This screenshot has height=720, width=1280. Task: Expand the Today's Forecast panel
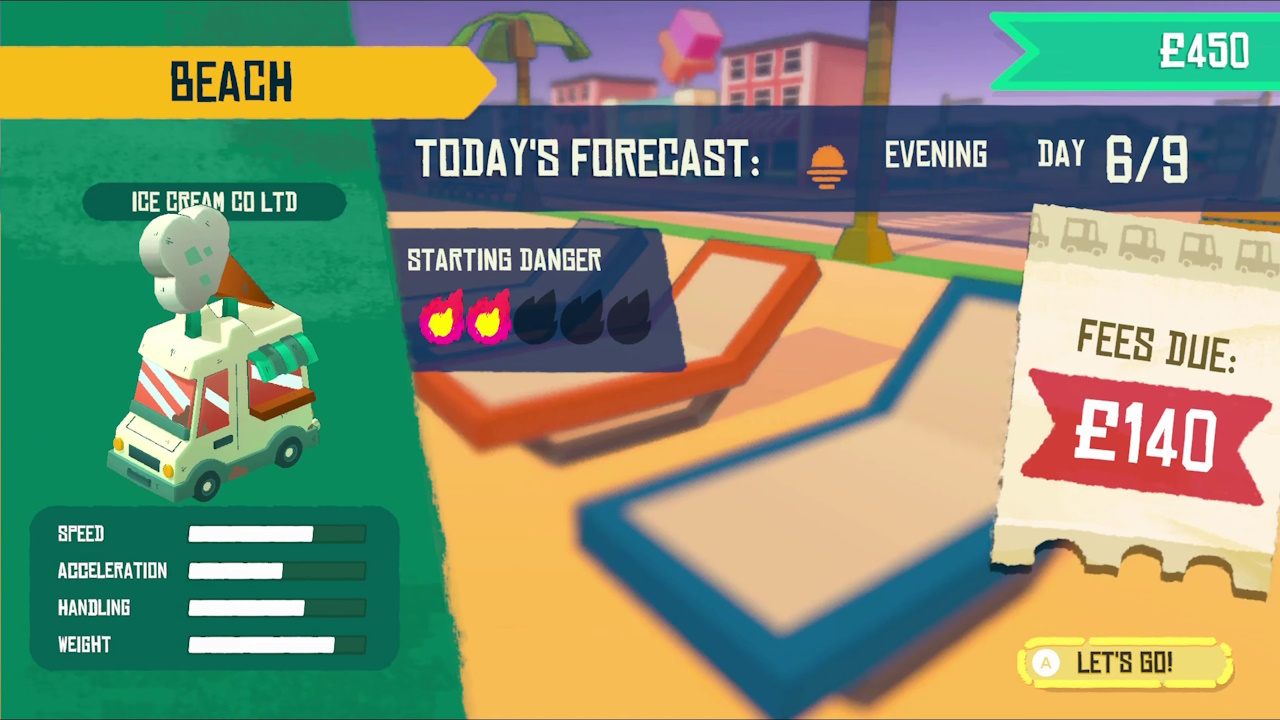click(x=588, y=158)
